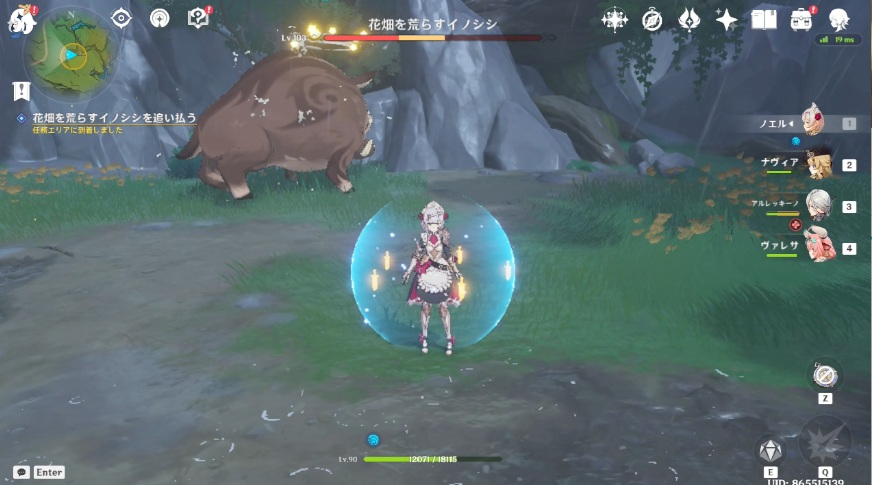Activate Noelle's elemental skill
The width and height of the screenshot is (872, 485).
click(x=770, y=449)
